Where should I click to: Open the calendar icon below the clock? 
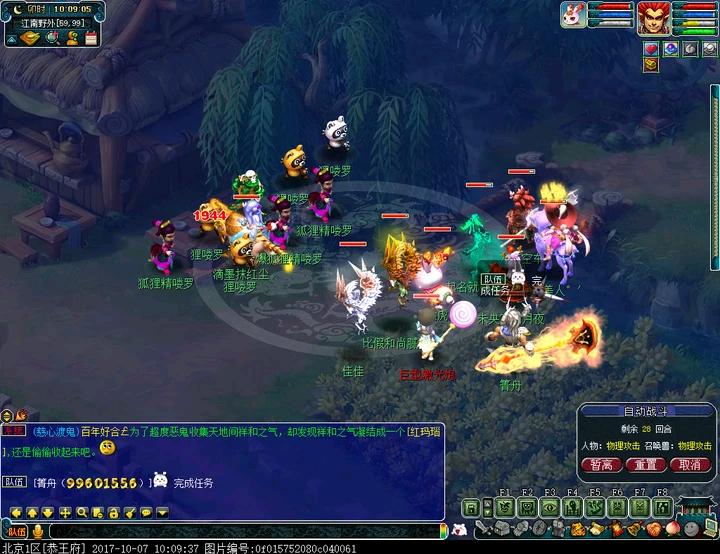click(x=90, y=38)
